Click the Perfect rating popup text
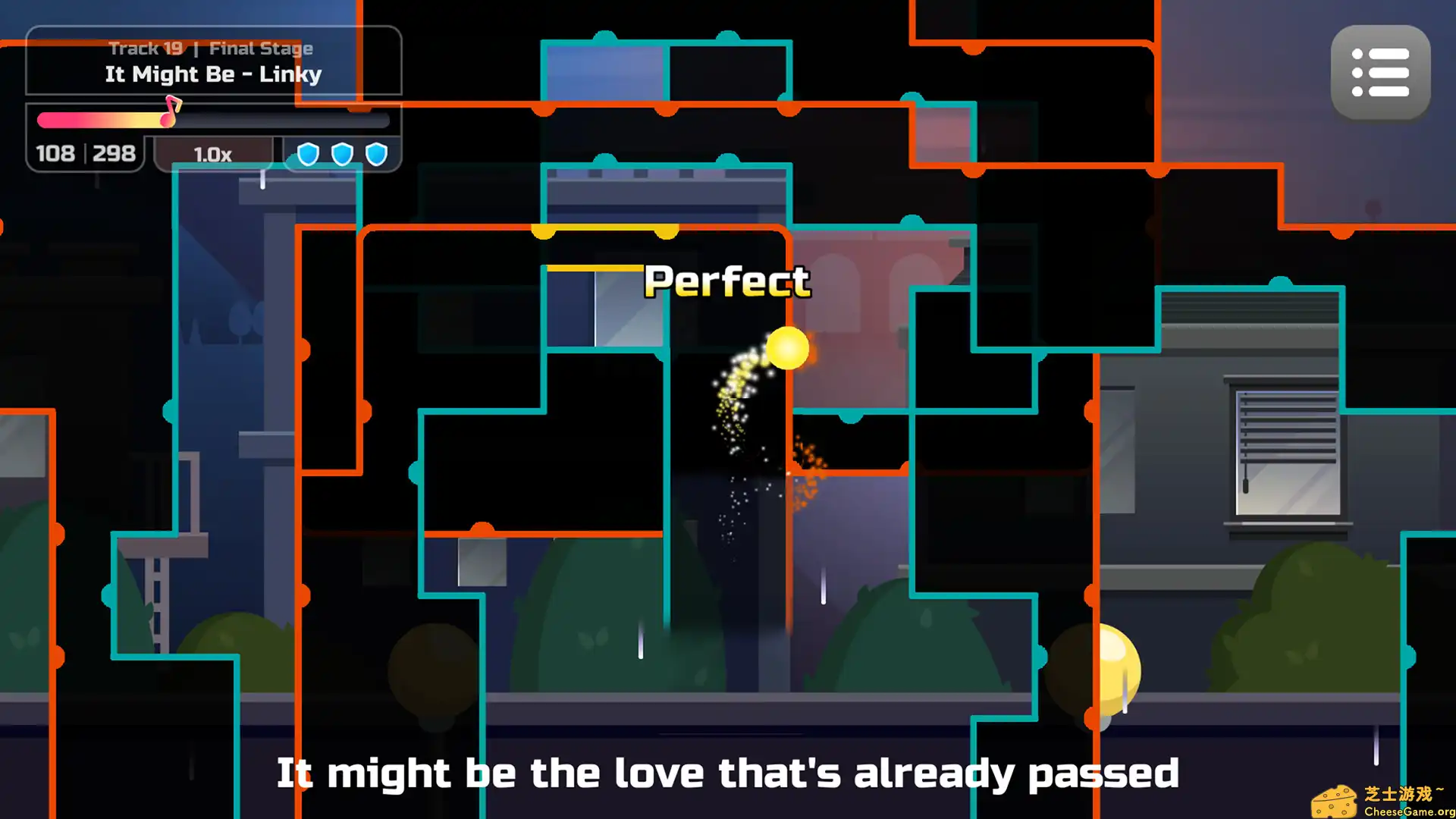This screenshot has height=819, width=1456. pyautogui.click(x=726, y=281)
